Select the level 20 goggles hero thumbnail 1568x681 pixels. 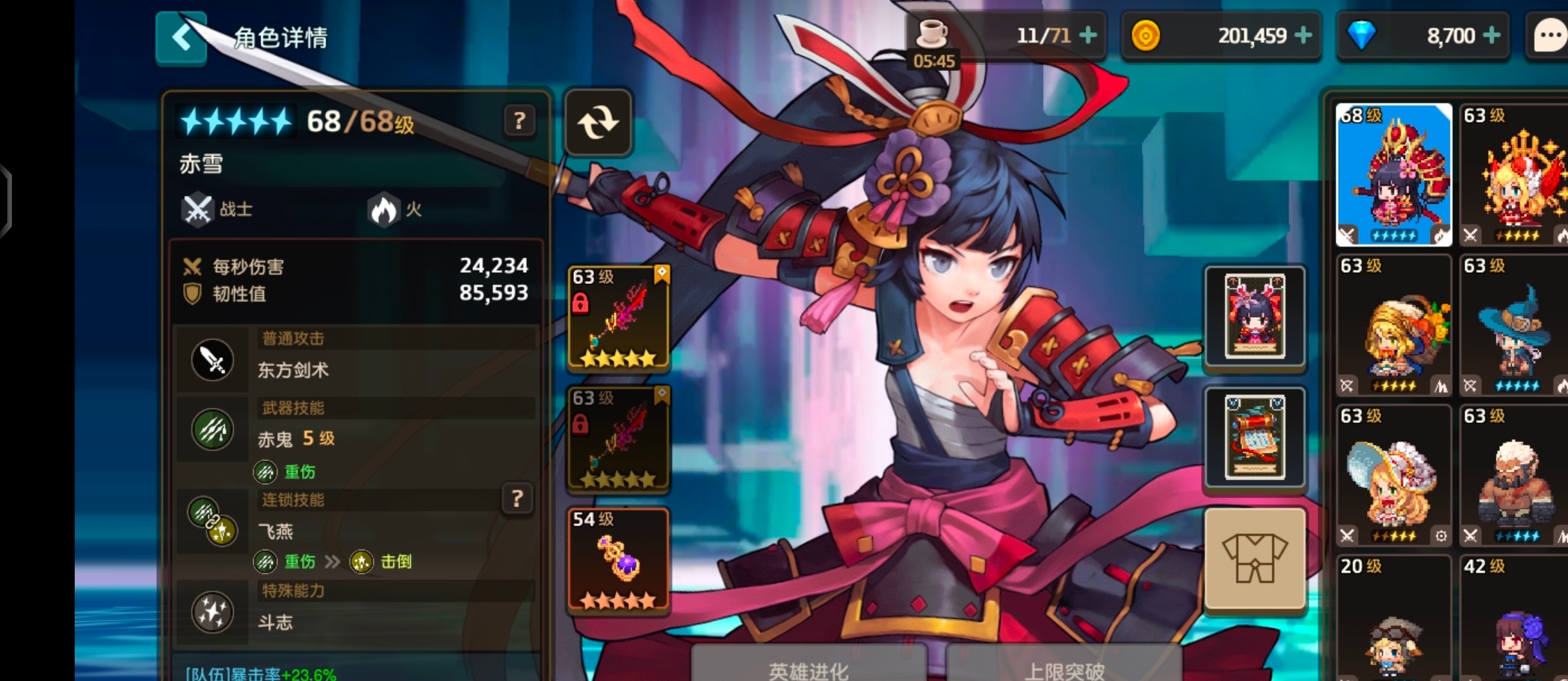tap(1393, 620)
